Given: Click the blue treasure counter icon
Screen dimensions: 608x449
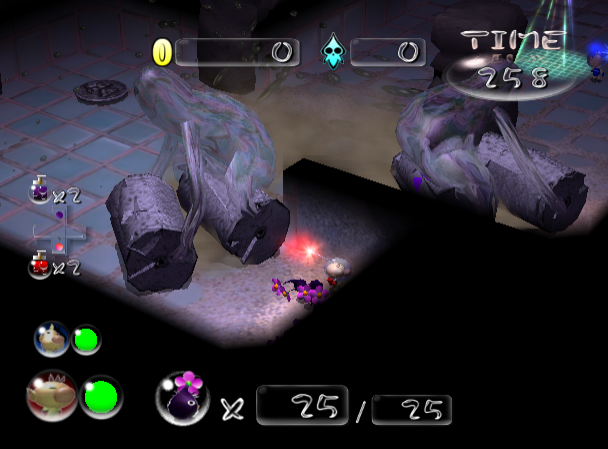Looking at the screenshot, I should tap(332, 52).
